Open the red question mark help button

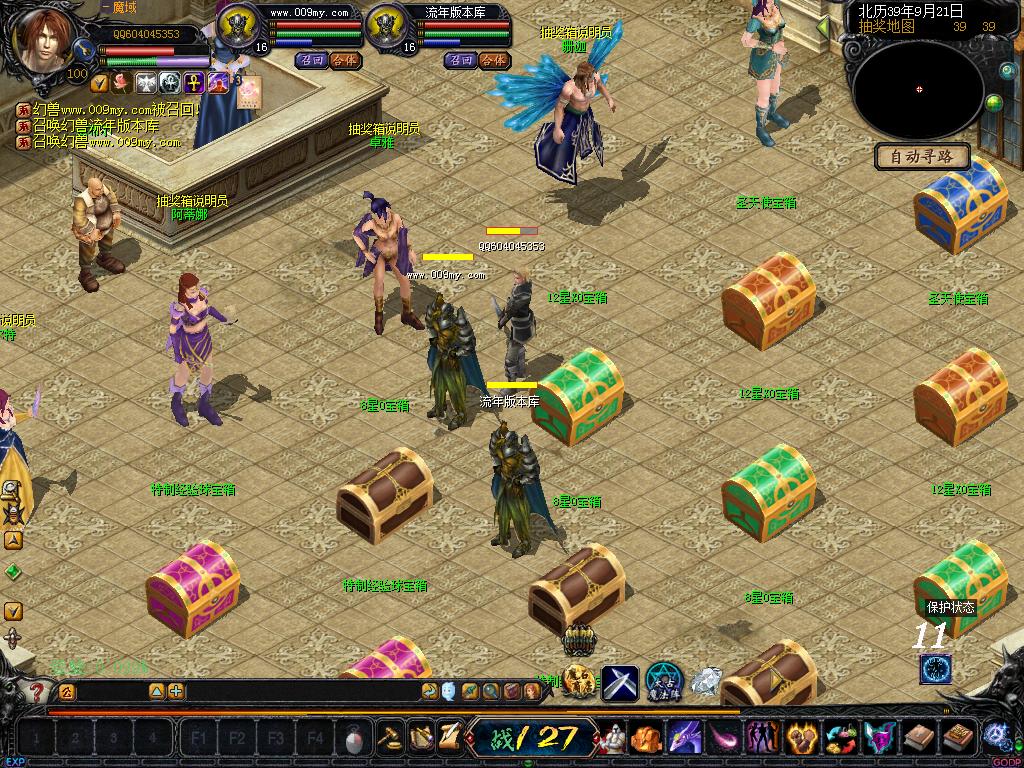coord(37,691)
